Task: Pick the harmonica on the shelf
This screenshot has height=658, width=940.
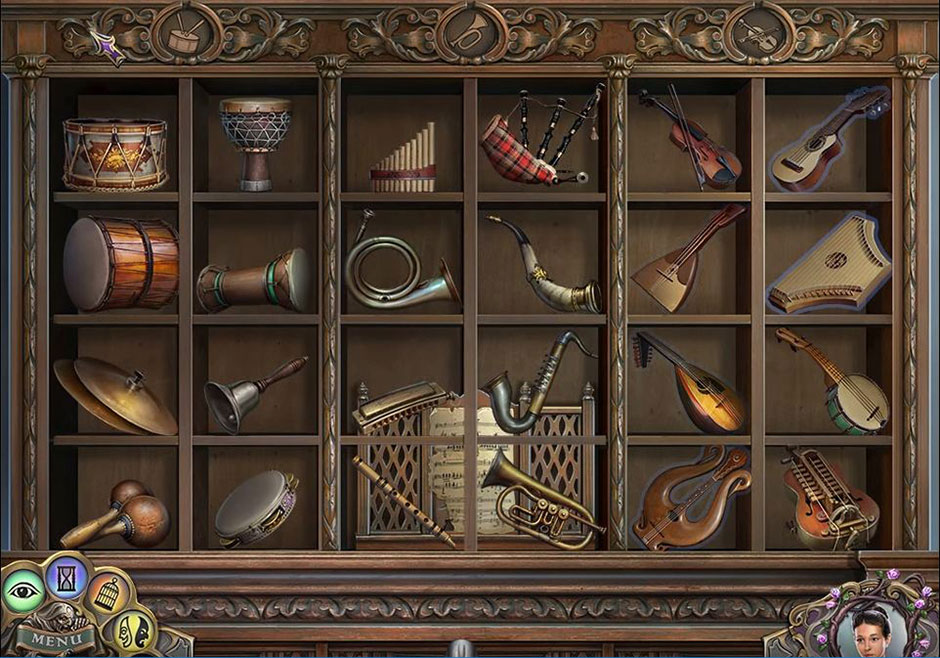Action: click(x=397, y=403)
